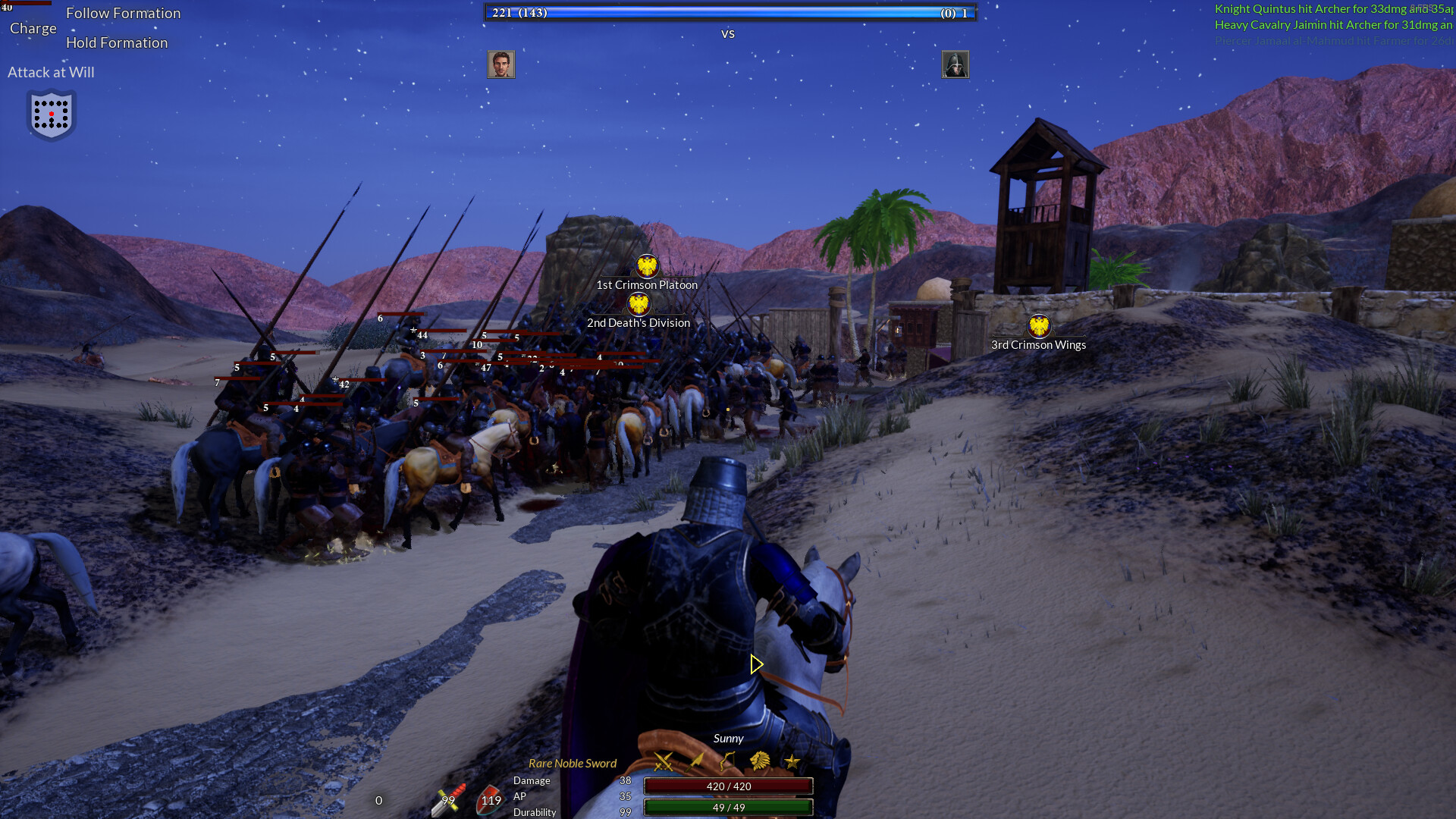
Task: Click the golden lion emblem icon
Action: 759,761
